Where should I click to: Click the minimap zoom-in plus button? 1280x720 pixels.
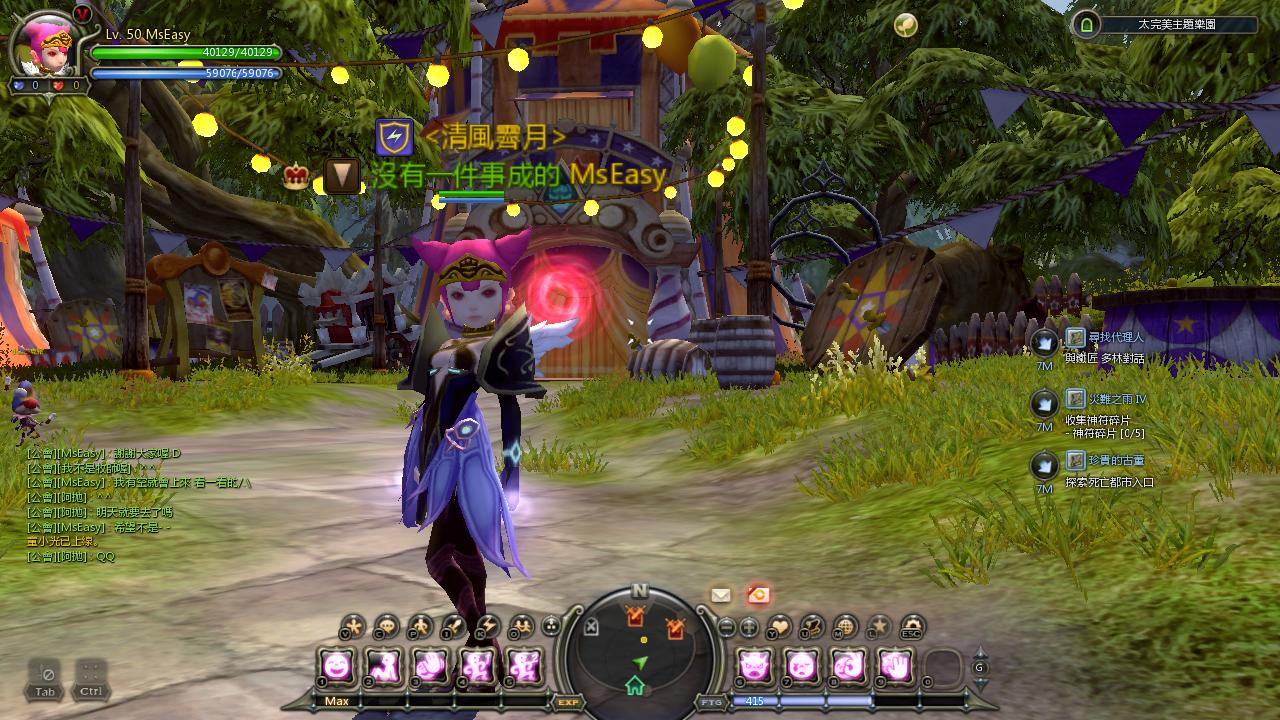749,628
